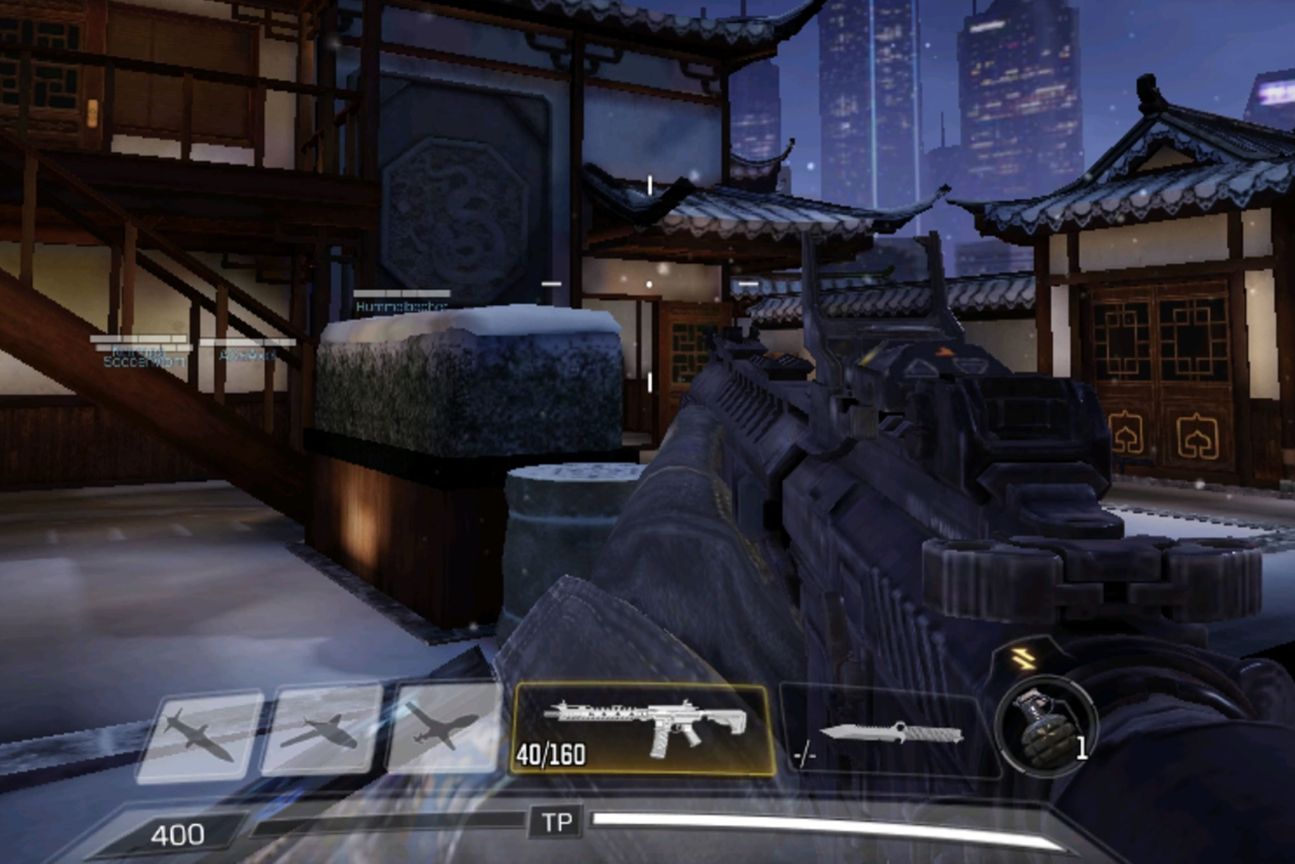This screenshot has width=1295, height=864.
Task: Activate the missile scorestreak slot
Action: click(200, 736)
